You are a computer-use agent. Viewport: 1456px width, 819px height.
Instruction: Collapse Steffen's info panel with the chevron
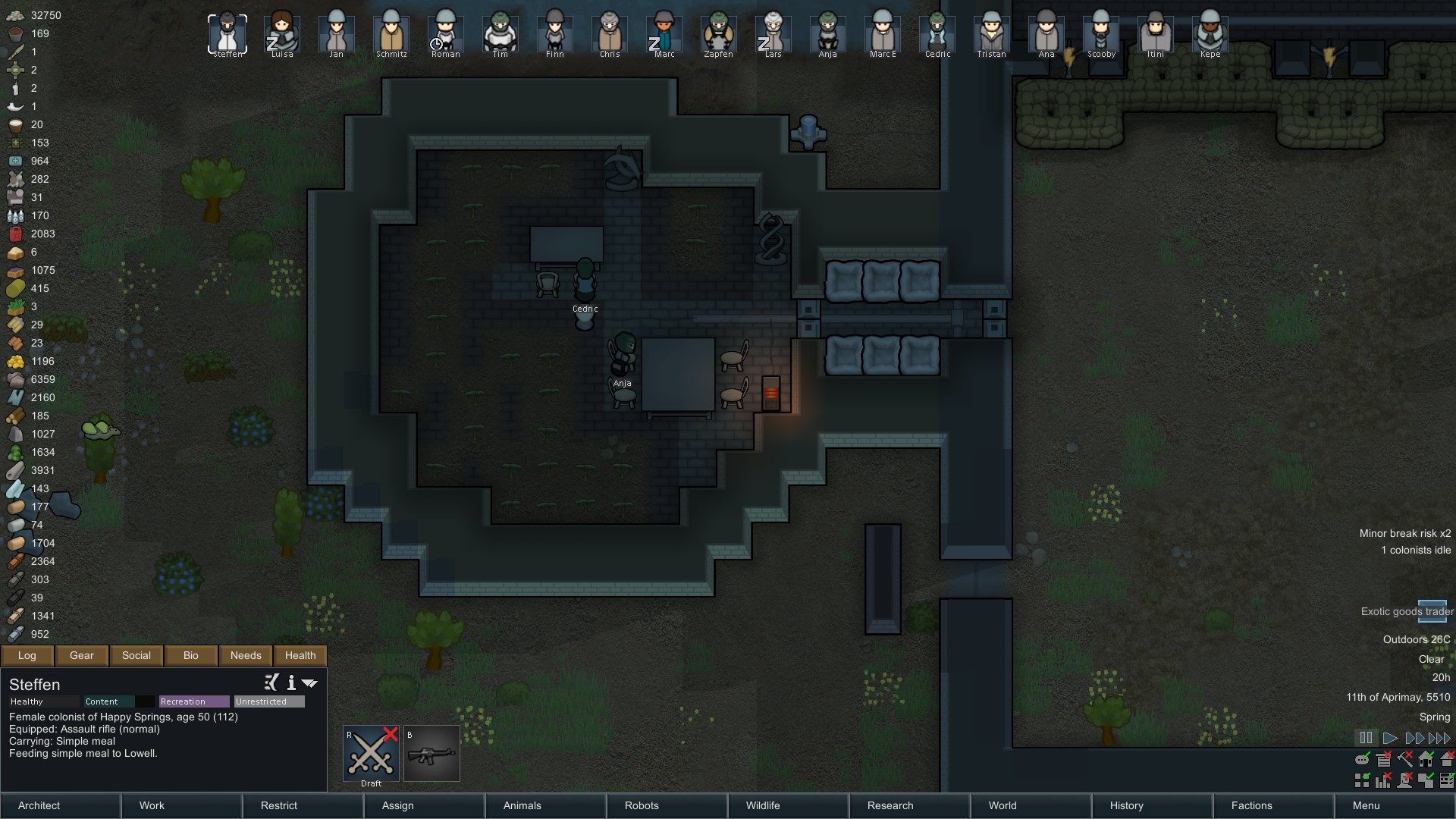click(x=309, y=683)
